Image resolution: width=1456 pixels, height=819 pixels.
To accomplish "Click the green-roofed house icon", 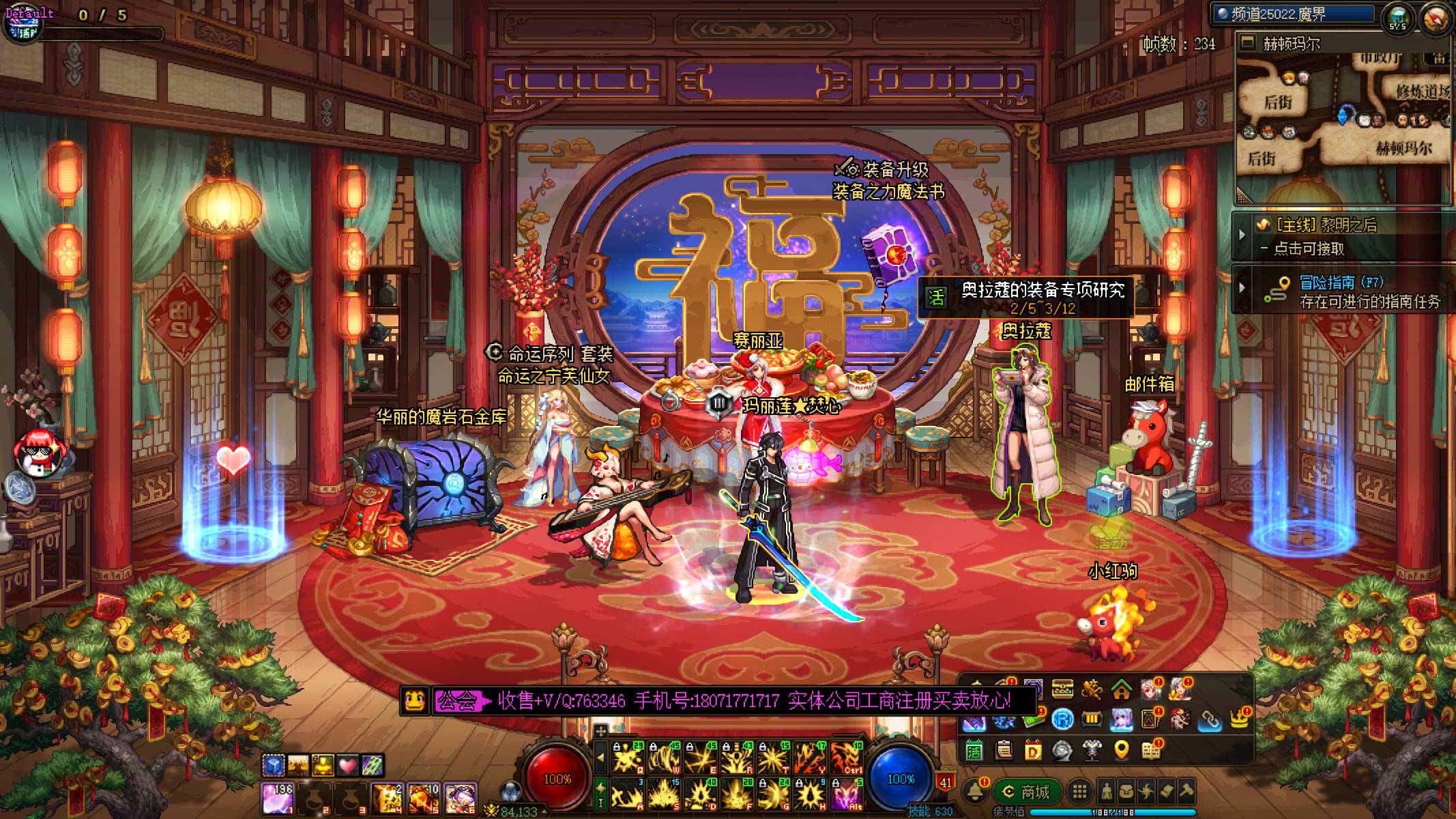I will point(1122,691).
